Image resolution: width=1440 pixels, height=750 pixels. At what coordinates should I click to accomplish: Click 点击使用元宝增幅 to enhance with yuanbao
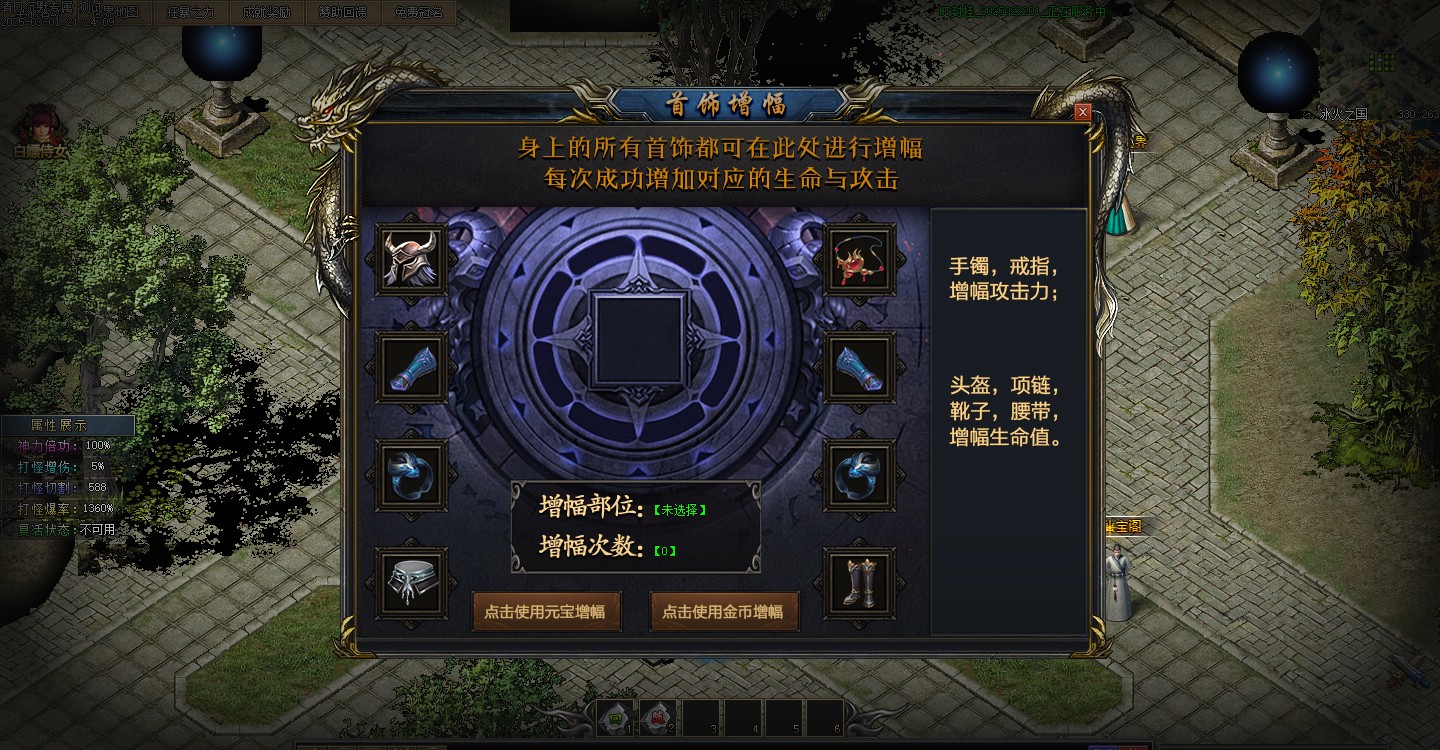pos(547,611)
